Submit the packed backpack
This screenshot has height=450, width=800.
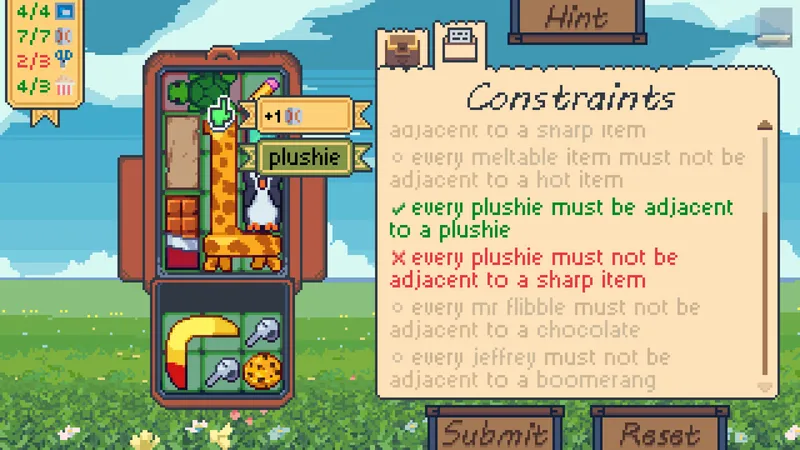coord(495,433)
